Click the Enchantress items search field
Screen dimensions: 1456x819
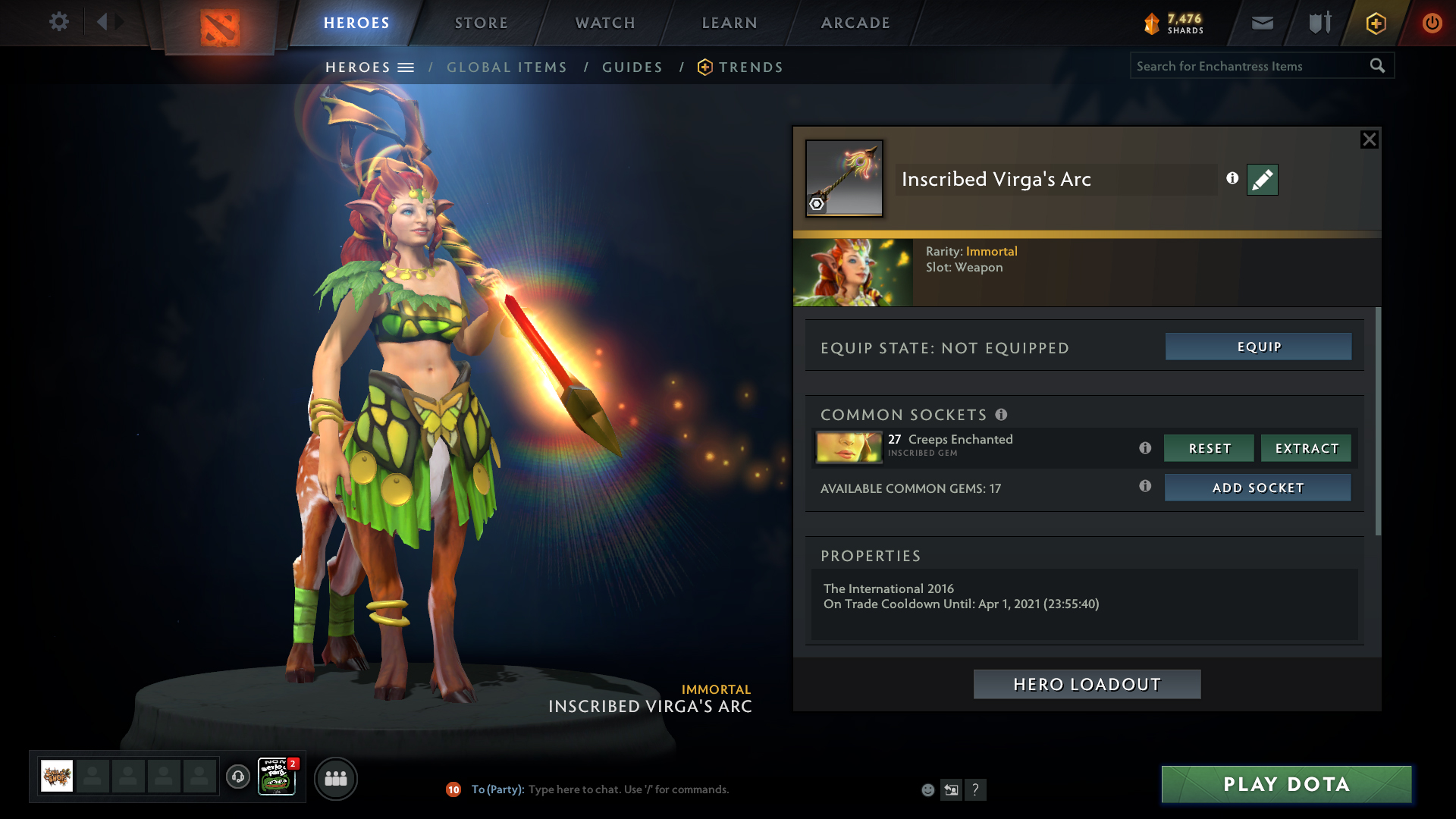[x=1250, y=66]
